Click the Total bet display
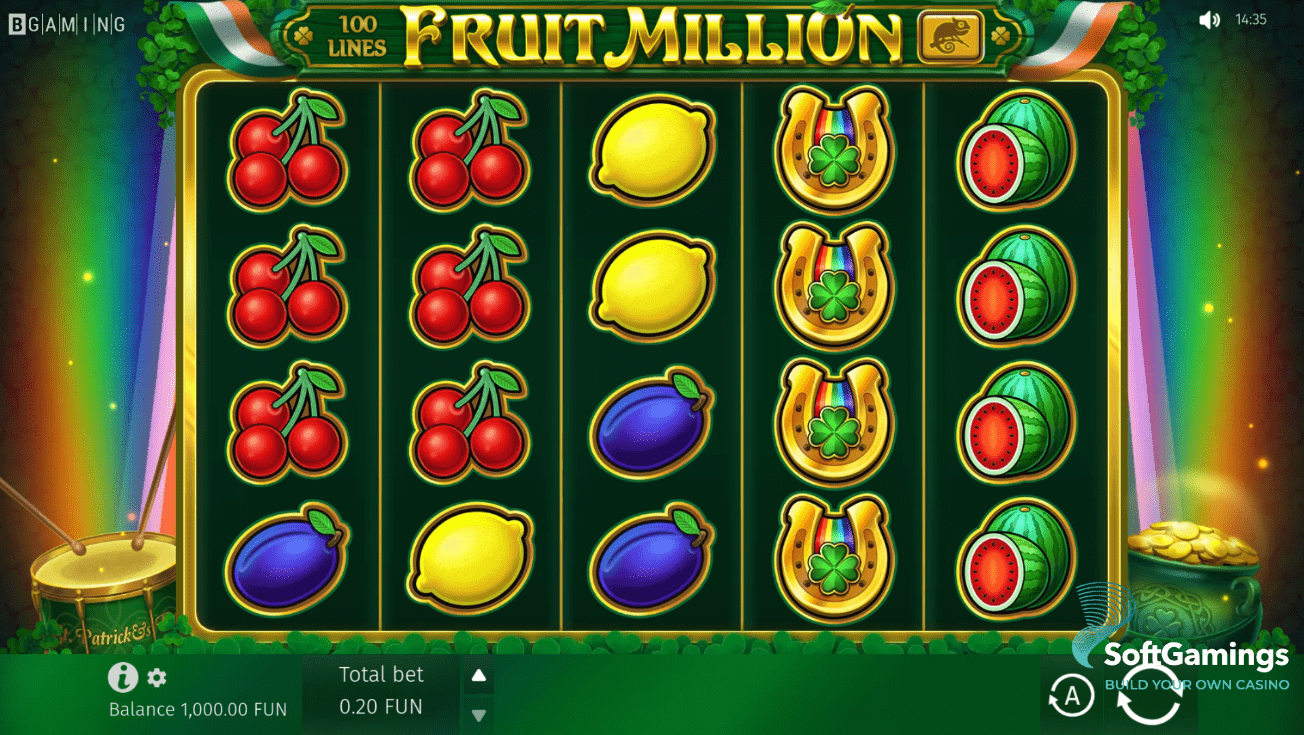 381,674
